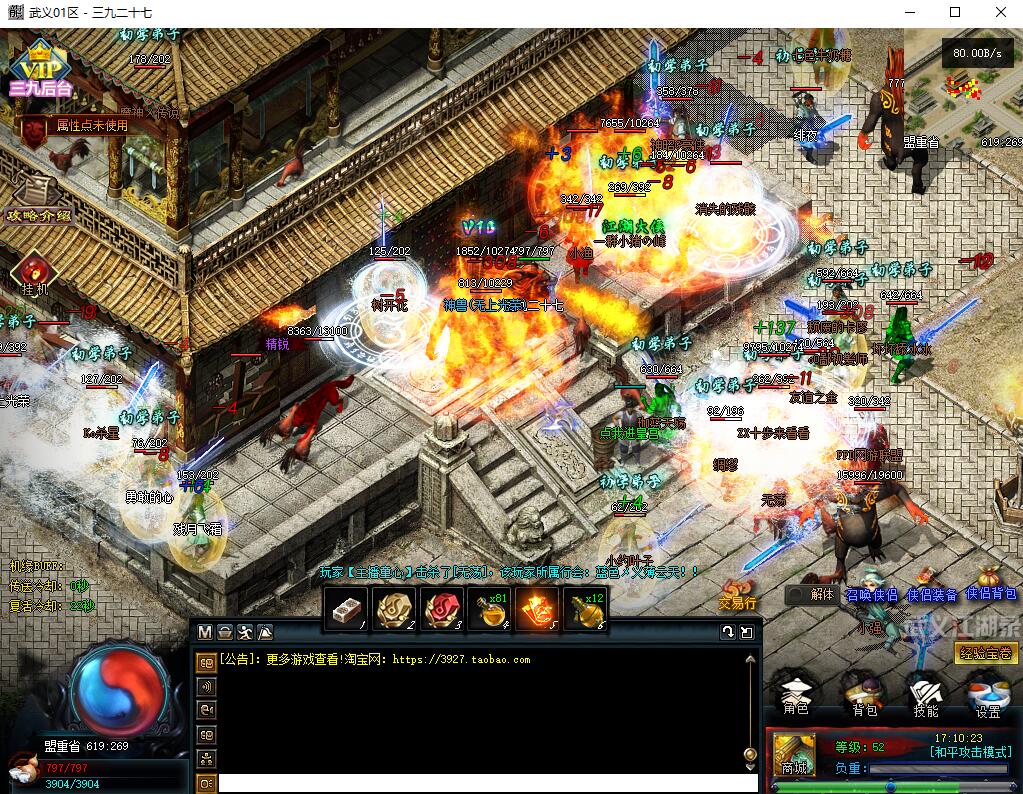Use the red token in slot 3
This screenshot has height=794, width=1023.
(442, 608)
